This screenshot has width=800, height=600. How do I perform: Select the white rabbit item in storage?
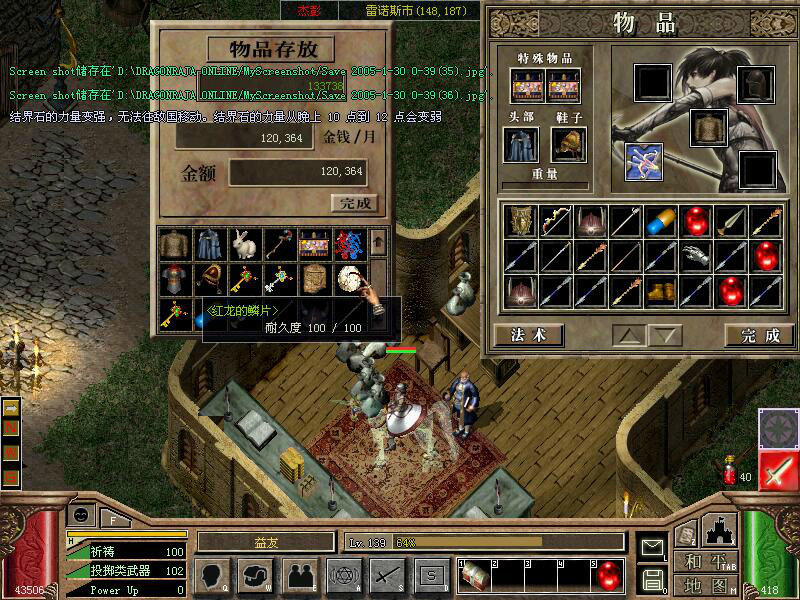coord(242,243)
